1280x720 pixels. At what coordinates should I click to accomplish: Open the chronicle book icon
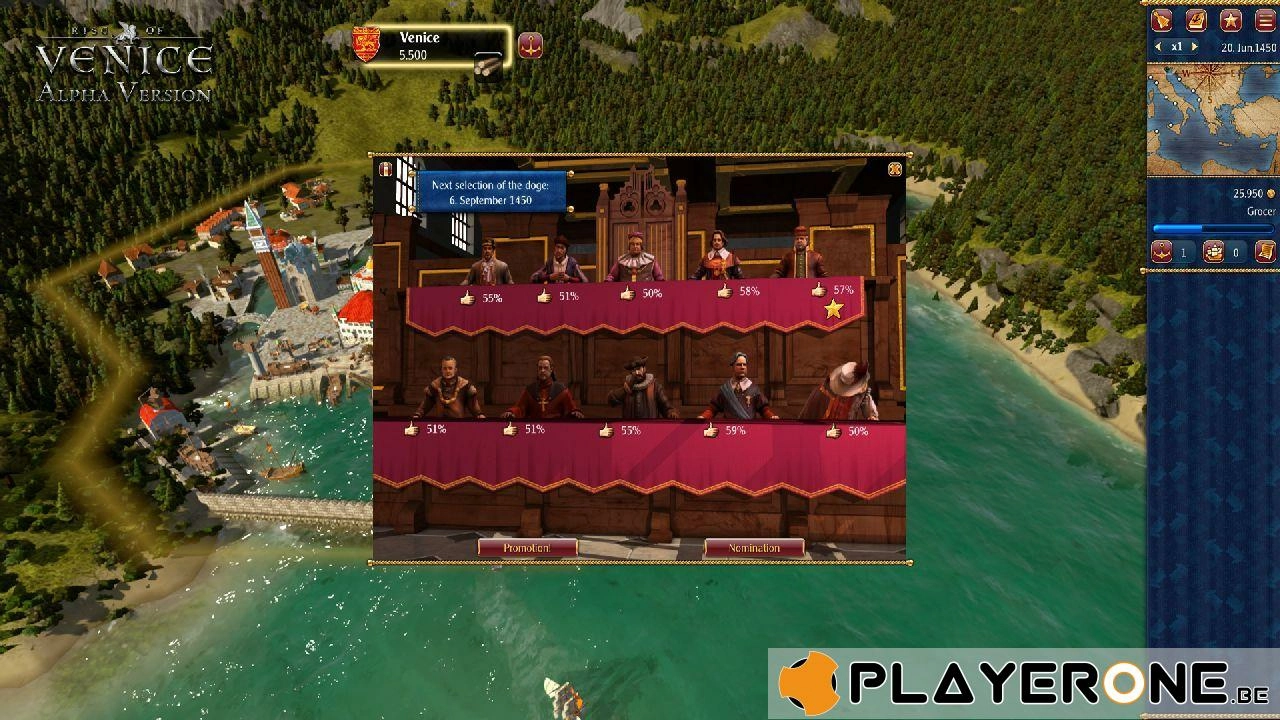coord(1196,20)
